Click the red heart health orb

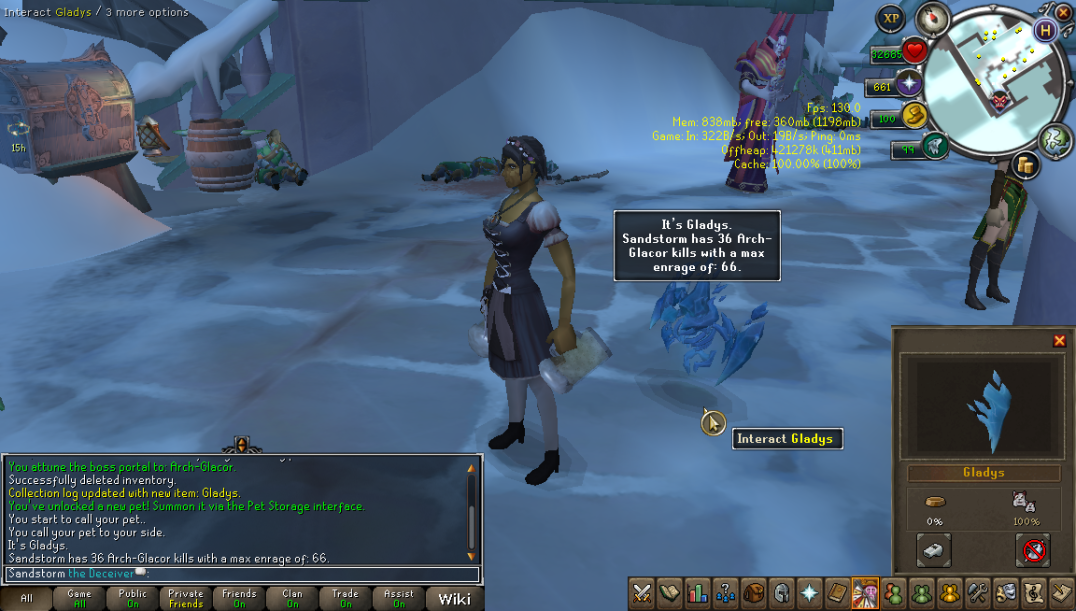pyautogui.click(x=913, y=52)
